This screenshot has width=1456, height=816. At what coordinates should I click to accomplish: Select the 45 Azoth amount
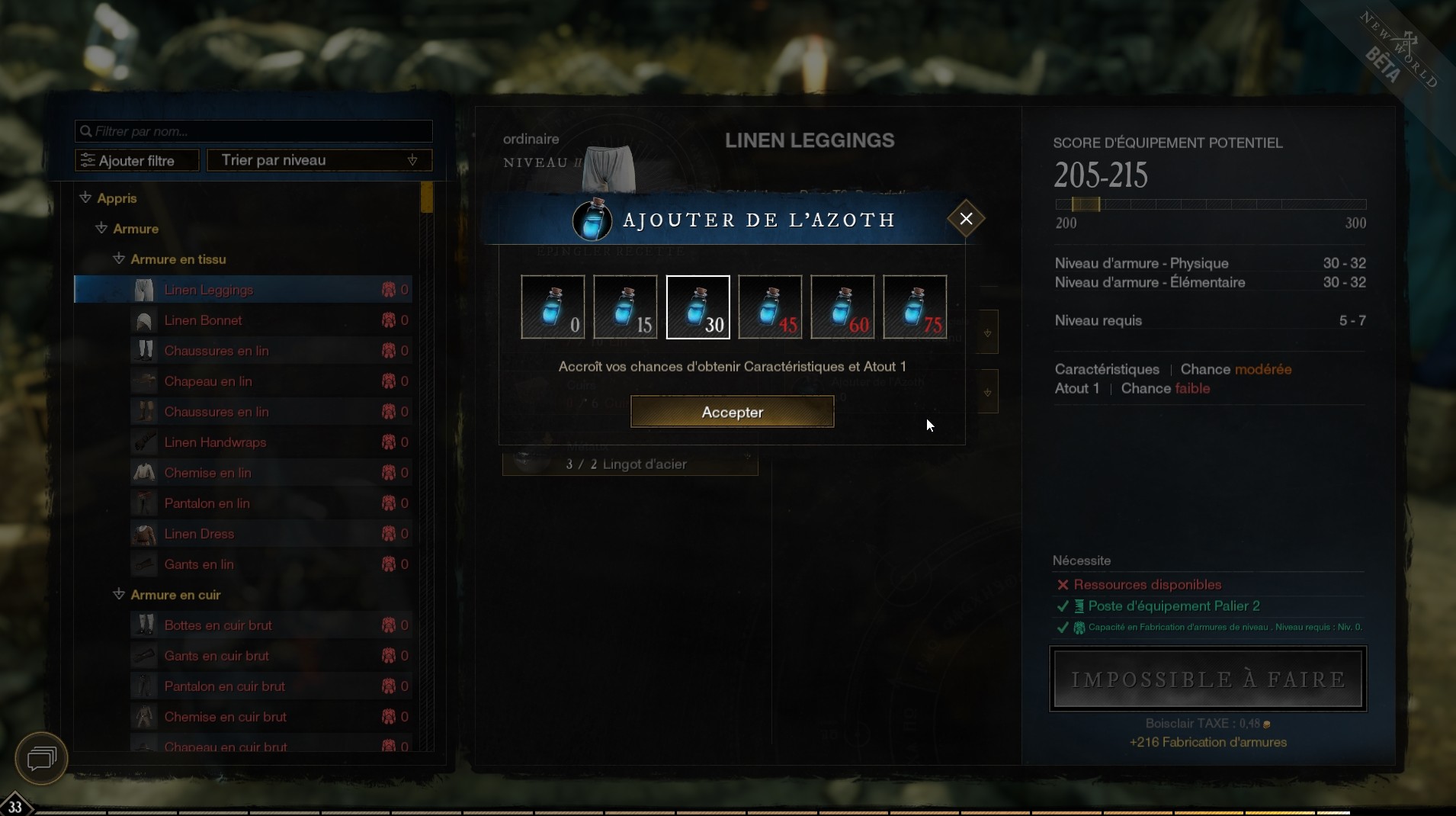pos(769,307)
